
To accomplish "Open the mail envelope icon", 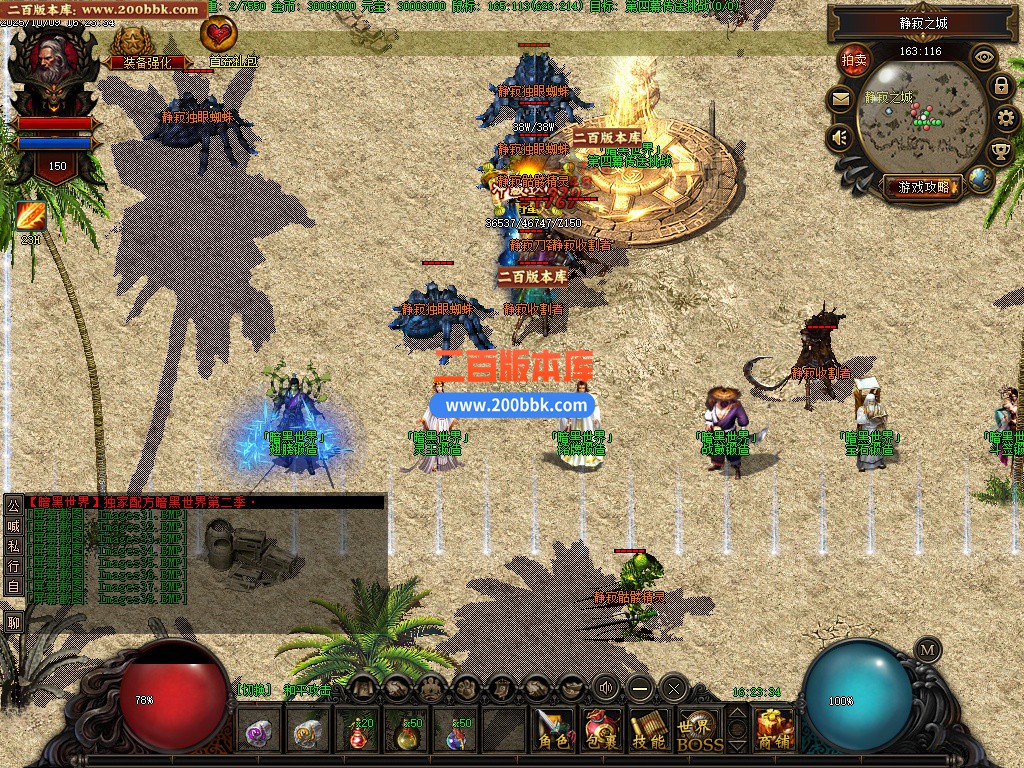I will pos(839,99).
